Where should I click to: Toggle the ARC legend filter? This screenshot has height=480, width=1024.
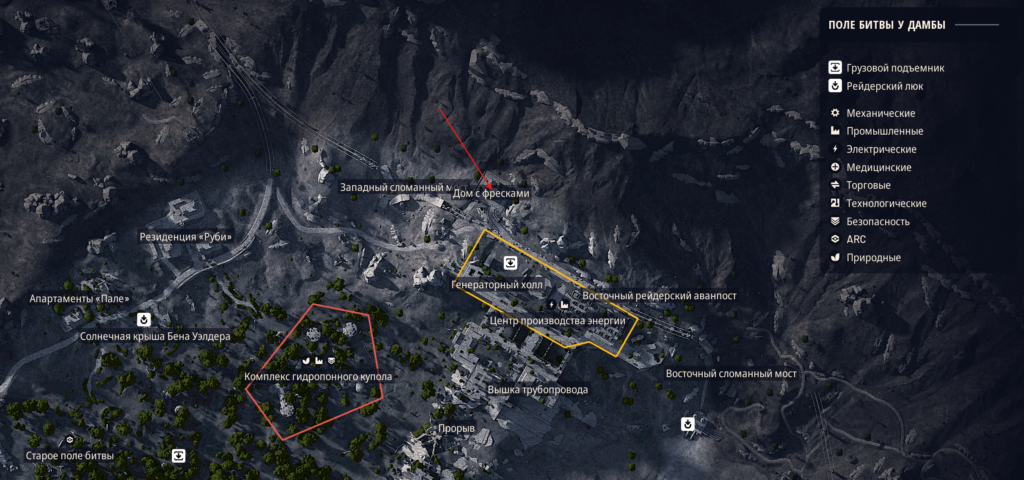click(x=857, y=239)
